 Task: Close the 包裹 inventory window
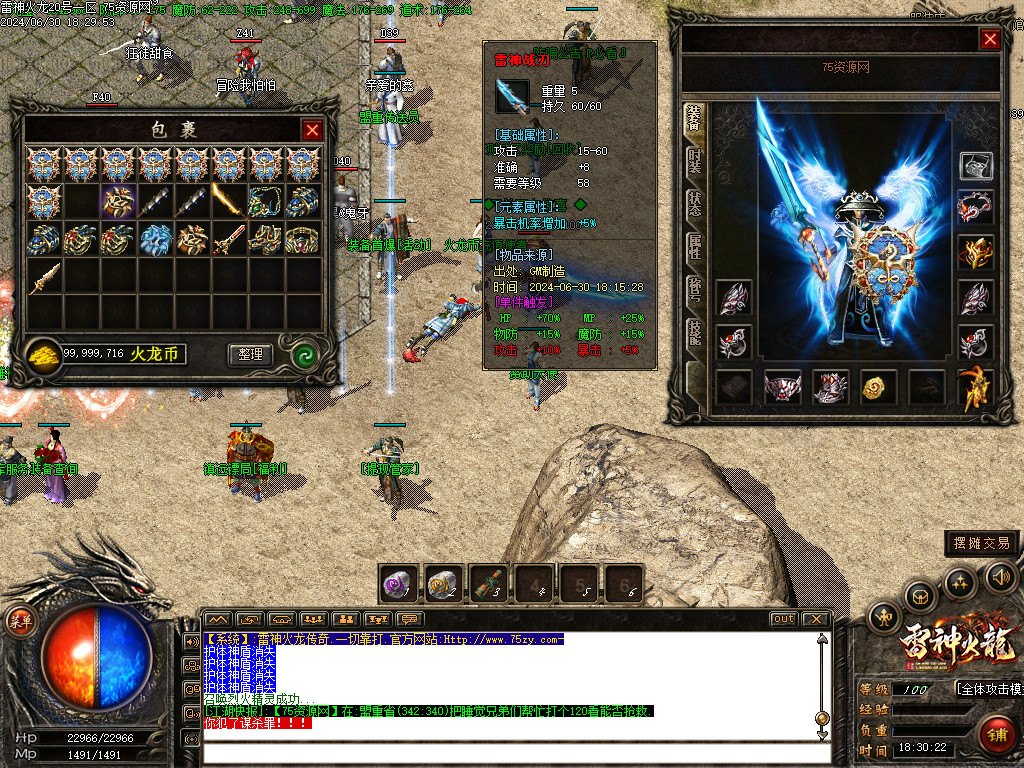312,130
